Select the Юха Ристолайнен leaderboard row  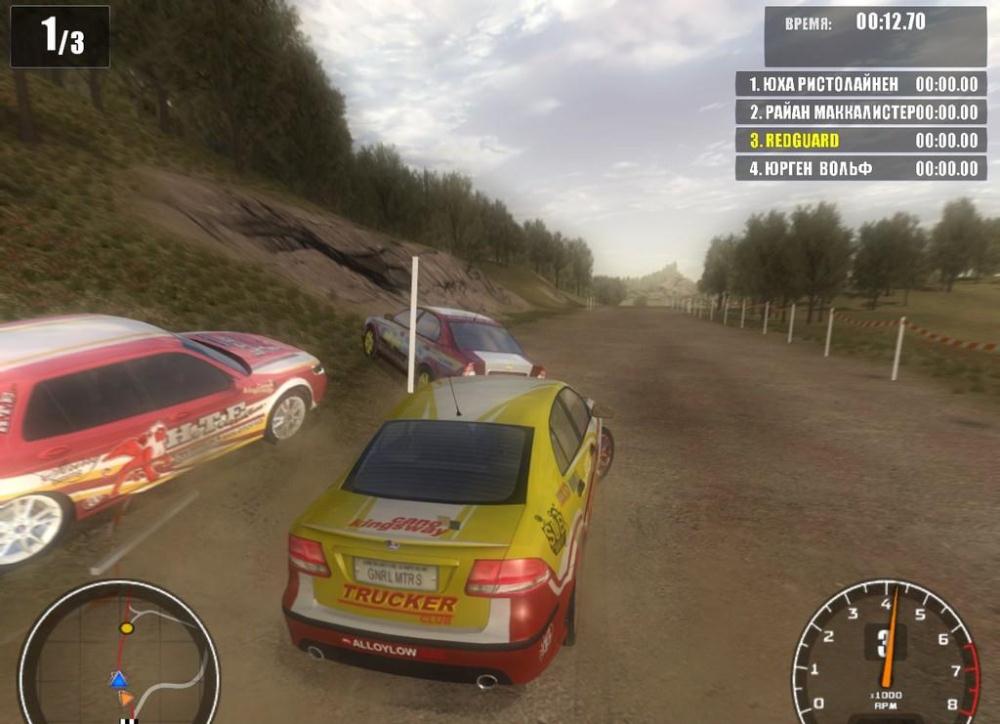[861, 84]
